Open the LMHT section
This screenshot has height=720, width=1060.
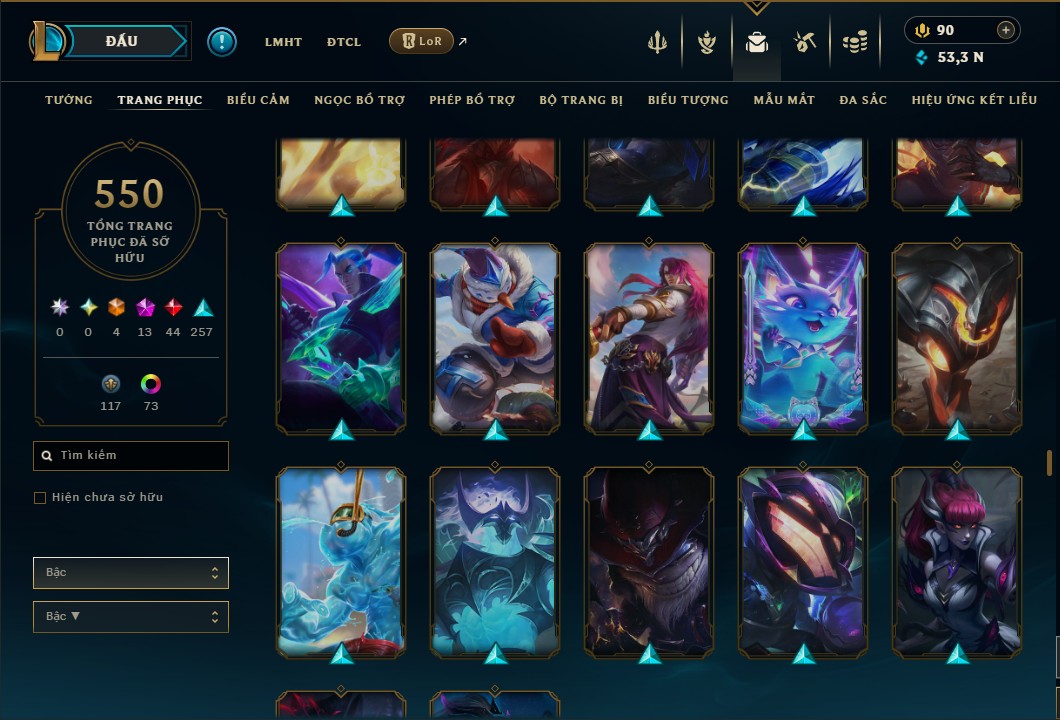pyautogui.click(x=283, y=42)
